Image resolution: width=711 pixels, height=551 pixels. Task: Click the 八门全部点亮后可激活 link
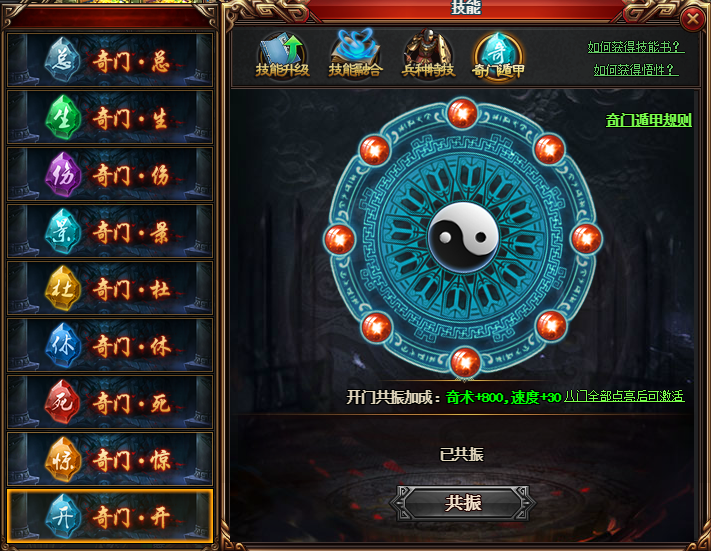624,396
